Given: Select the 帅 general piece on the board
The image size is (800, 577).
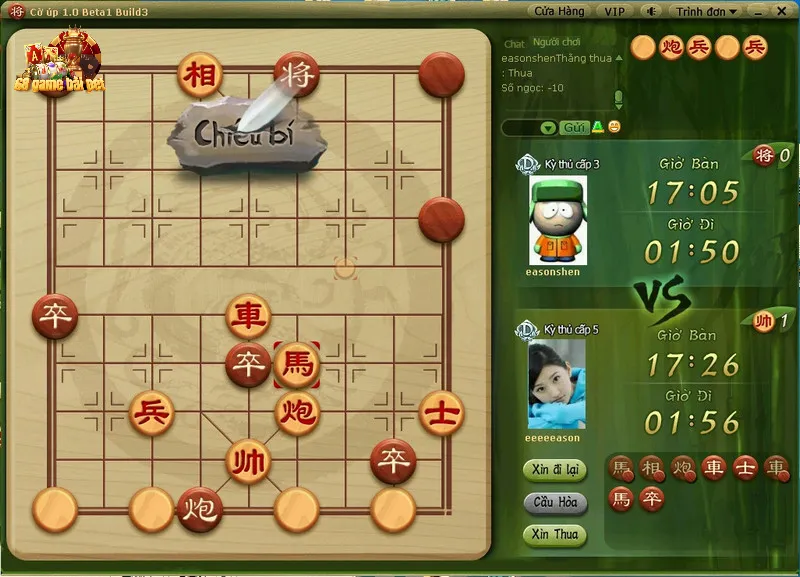Looking at the screenshot, I should click(x=248, y=462).
